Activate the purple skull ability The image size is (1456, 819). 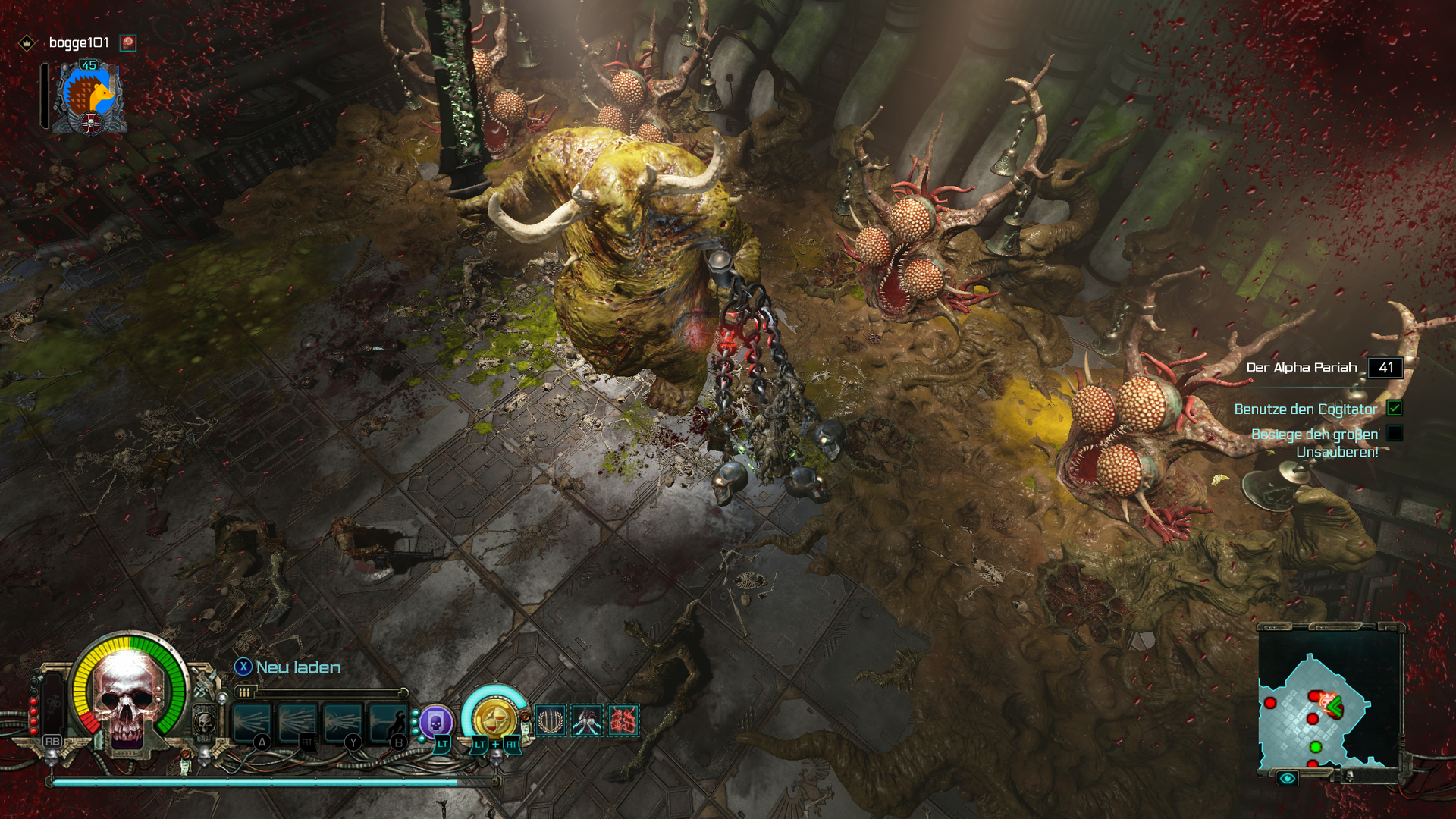click(436, 722)
